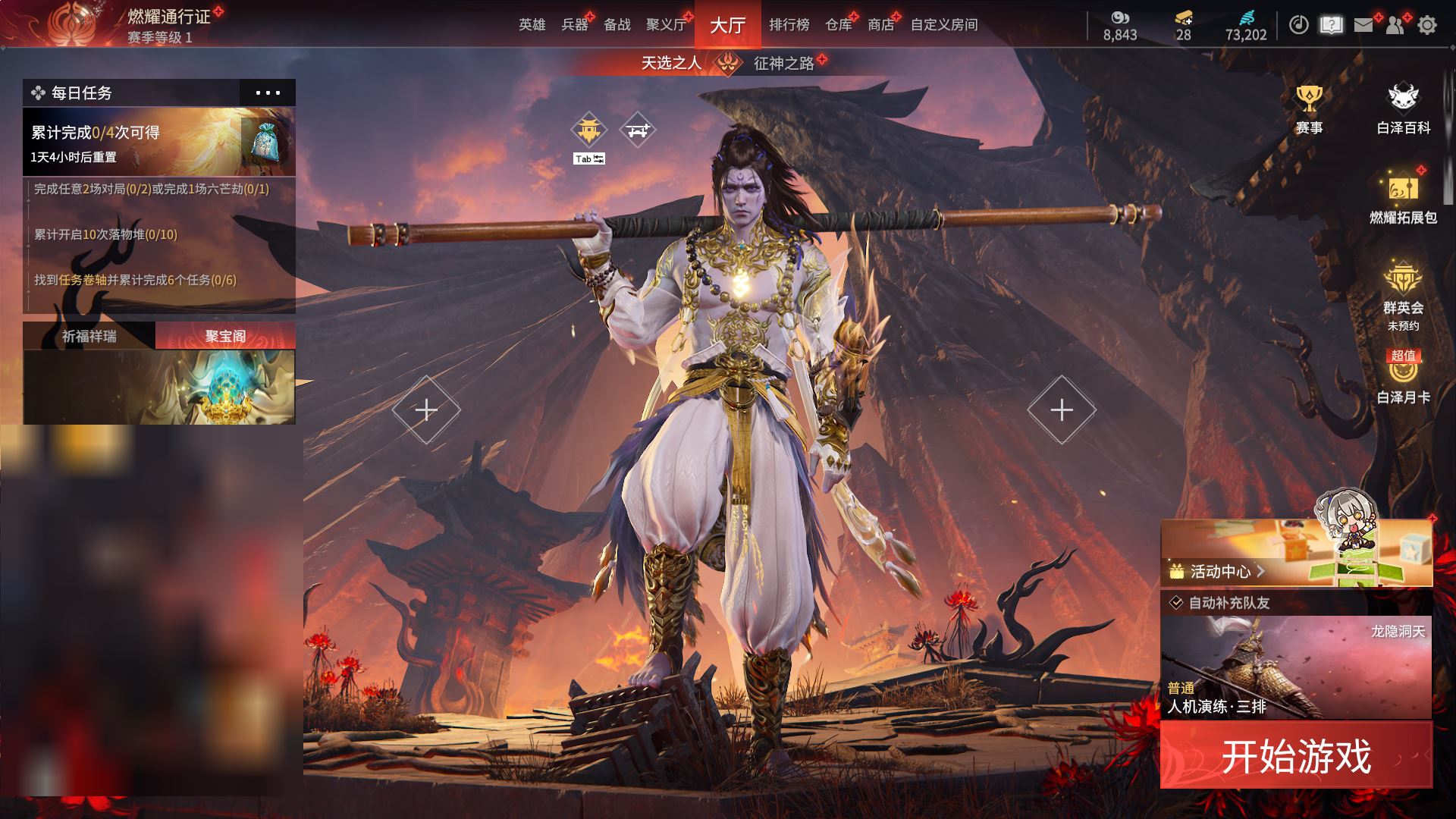The height and width of the screenshot is (819, 1456).
Task: Open the 活动中心 event center
Action: (x=1219, y=571)
